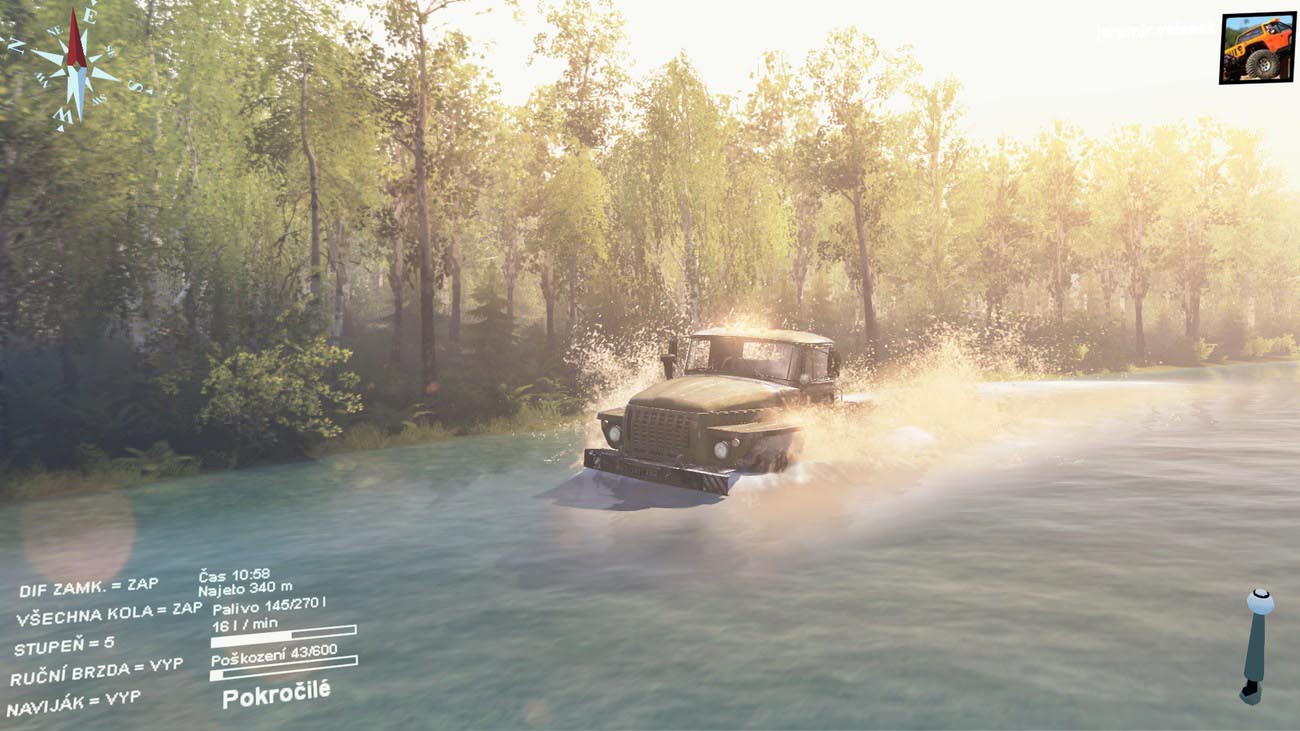Toggle the DIF ZAMK. differential lock
The width and height of the screenshot is (1300, 731).
coord(88,588)
